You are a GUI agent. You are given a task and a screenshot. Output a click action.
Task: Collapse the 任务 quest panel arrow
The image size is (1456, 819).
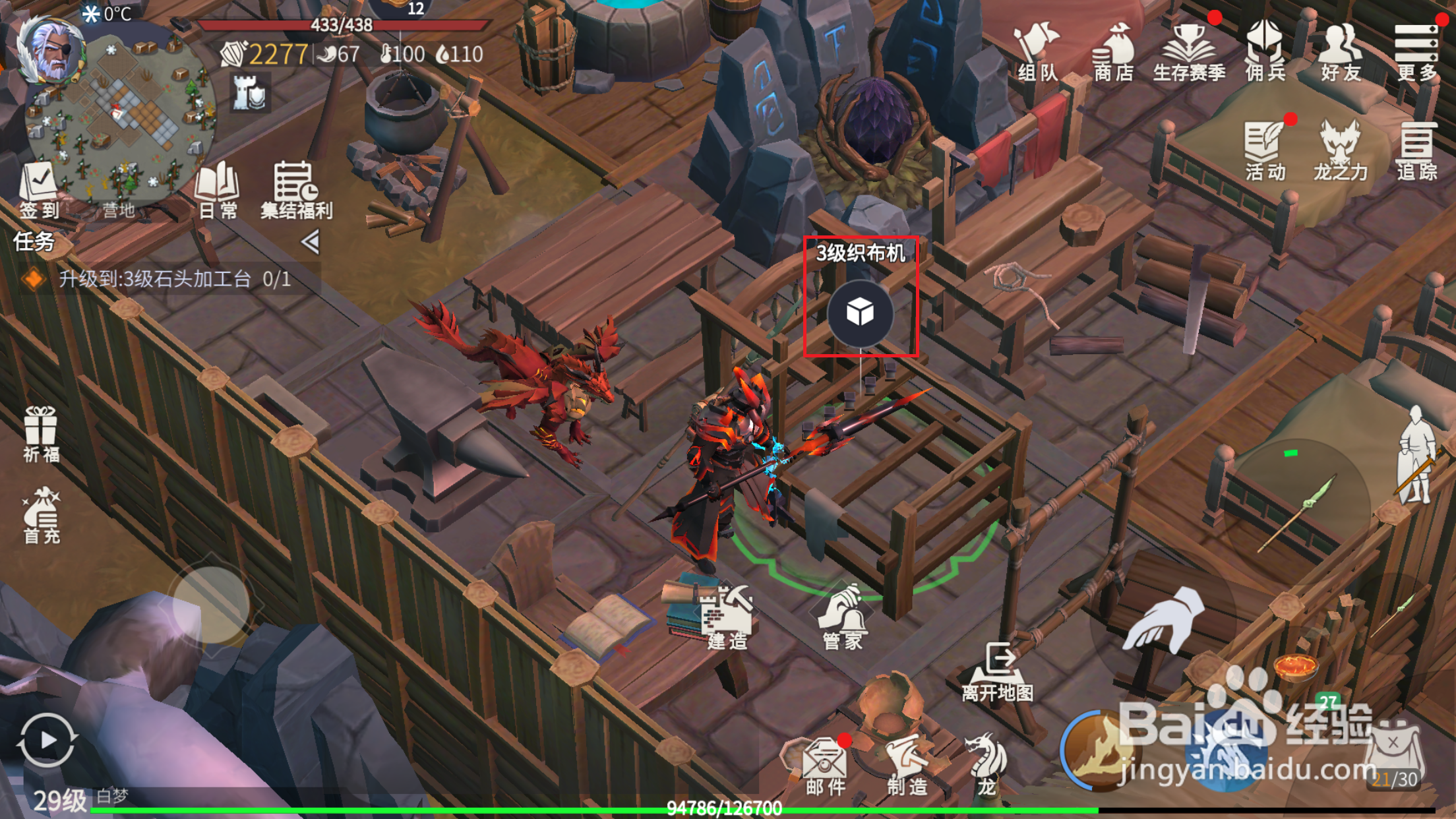tap(311, 242)
